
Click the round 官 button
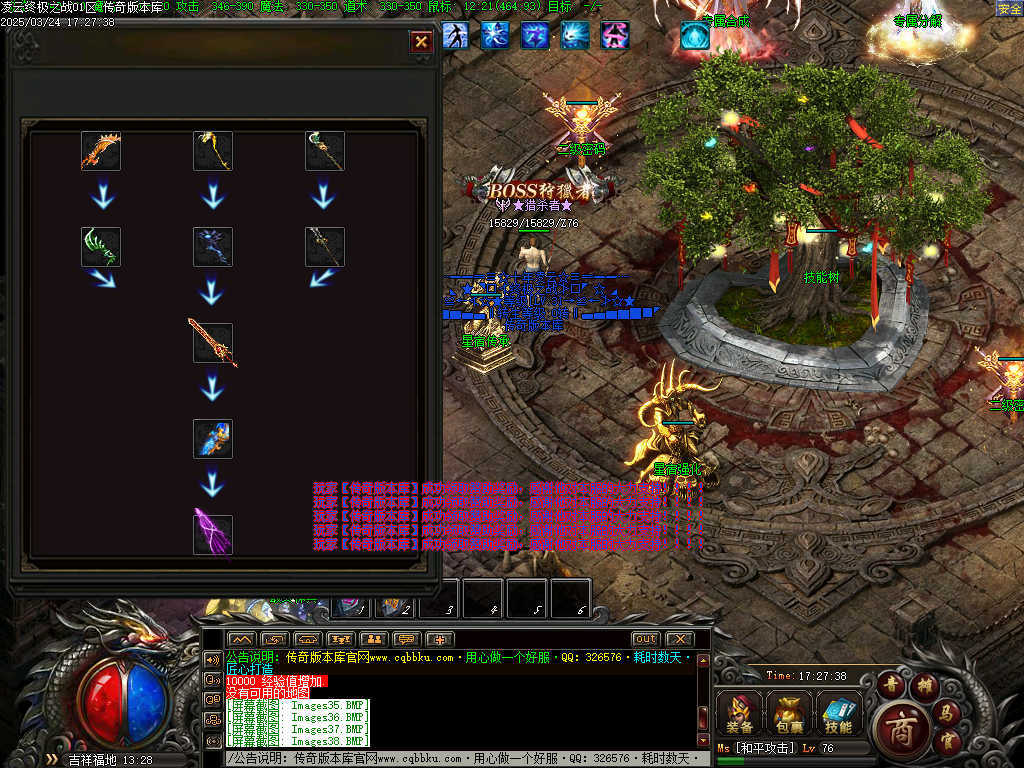click(947, 742)
